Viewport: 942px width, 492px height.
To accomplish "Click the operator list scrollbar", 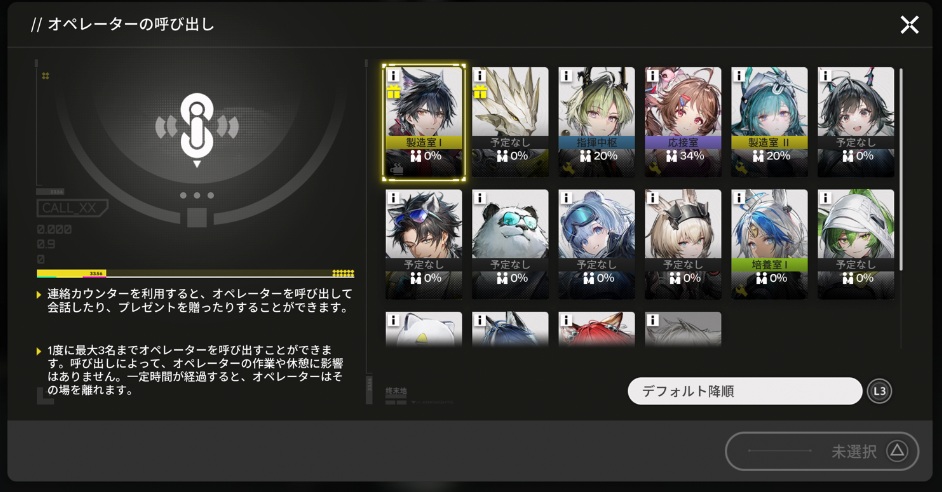I will [x=901, y=168].
